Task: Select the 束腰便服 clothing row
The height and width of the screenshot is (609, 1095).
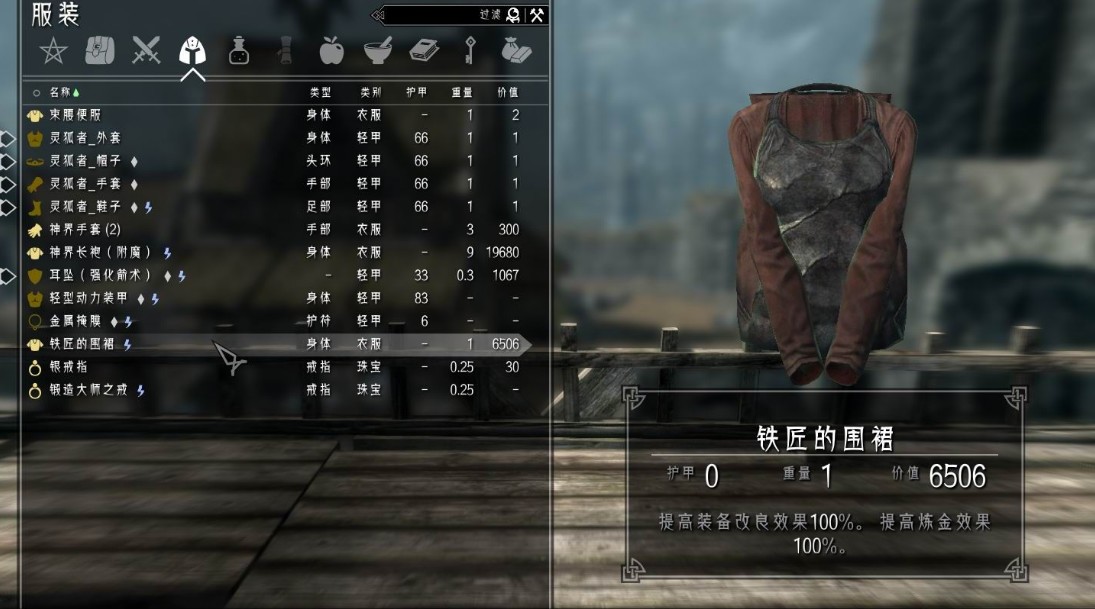Action: point(75,115)
